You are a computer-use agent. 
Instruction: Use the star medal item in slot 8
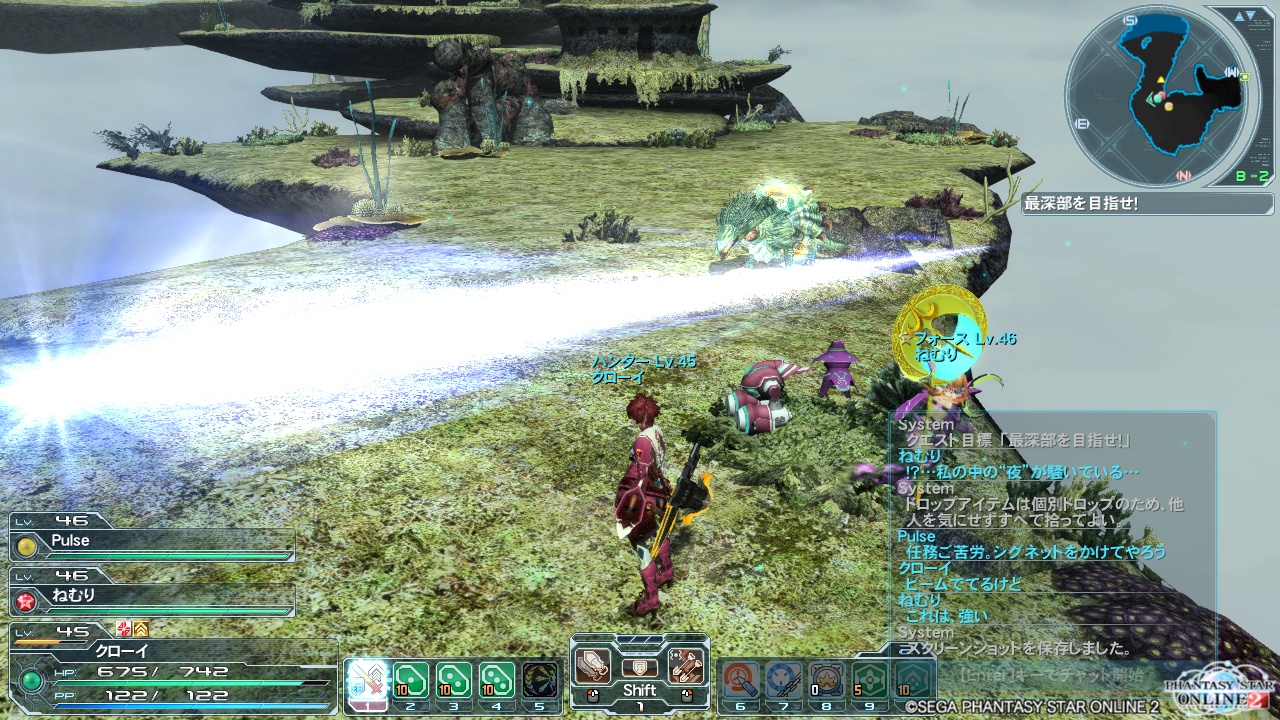click(827, 680)
